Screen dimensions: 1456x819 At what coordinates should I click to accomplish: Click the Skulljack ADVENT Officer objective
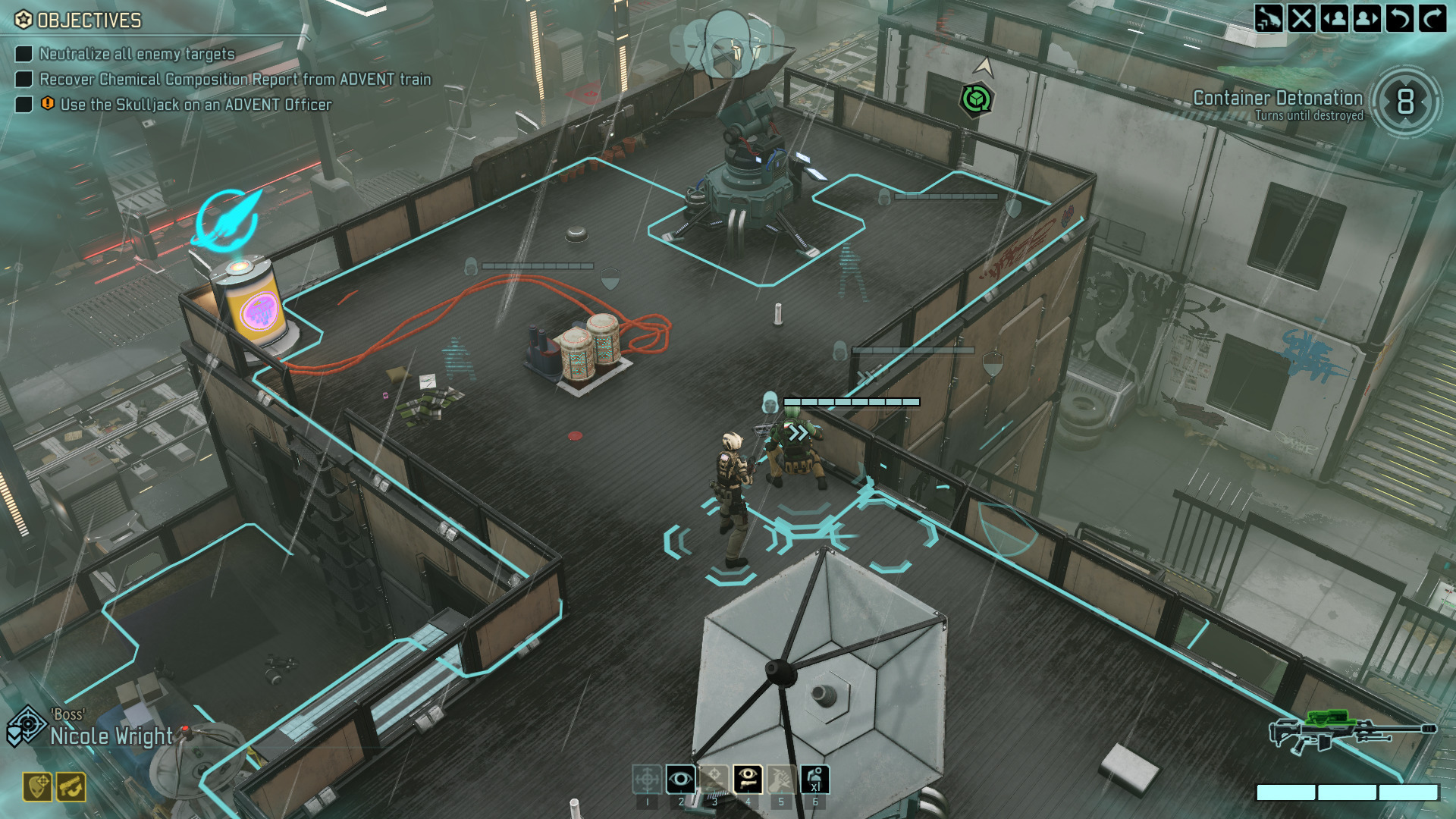coord(196,105)
